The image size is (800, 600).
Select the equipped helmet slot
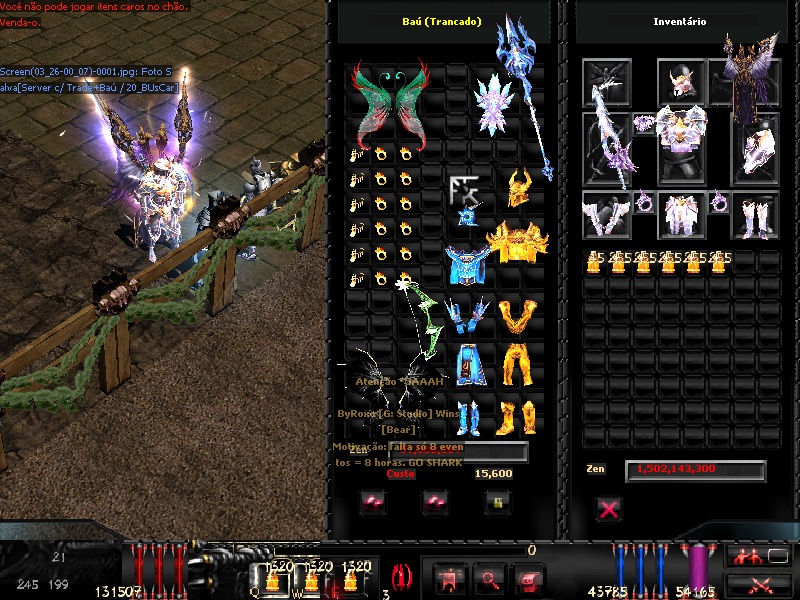[x=682, y=83]
